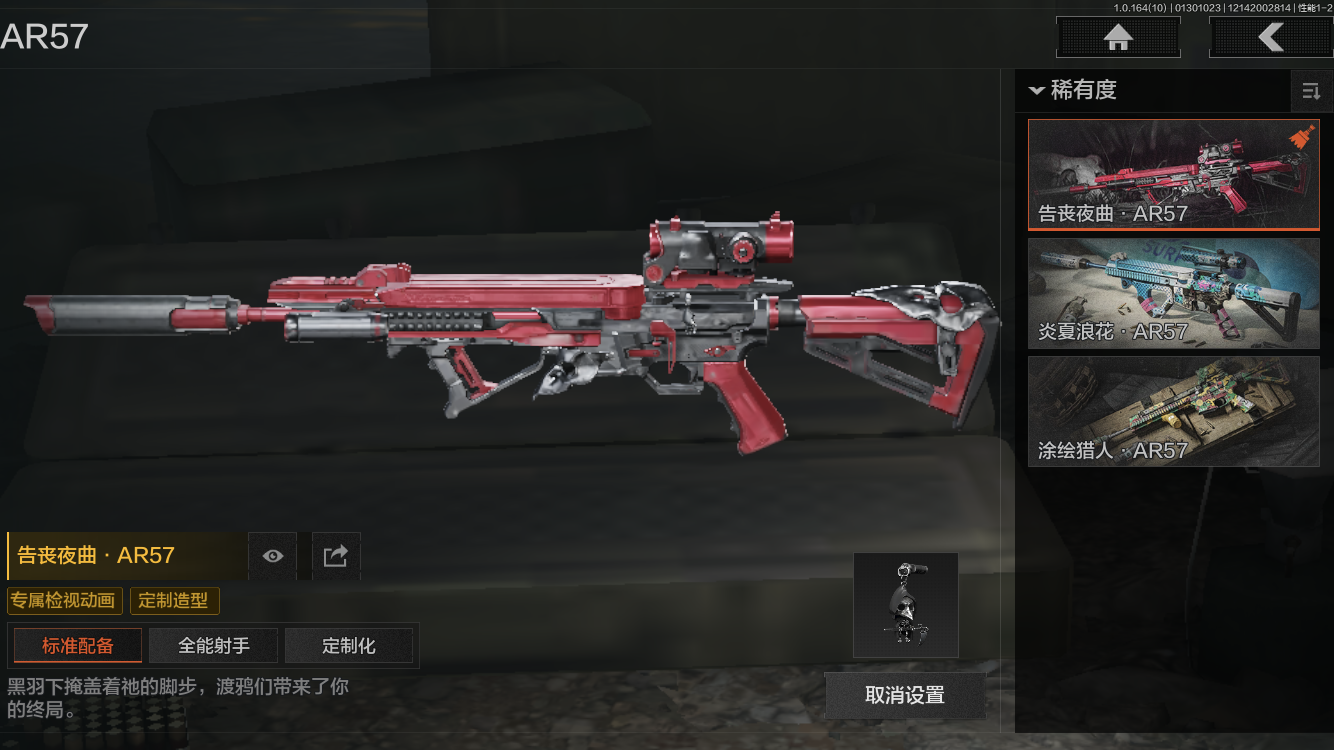The height and width of the screenshot is (750, 1334).
Task: Choose the 炎夏浪花·AR57 skin
Action: [x=1173, y=293]
